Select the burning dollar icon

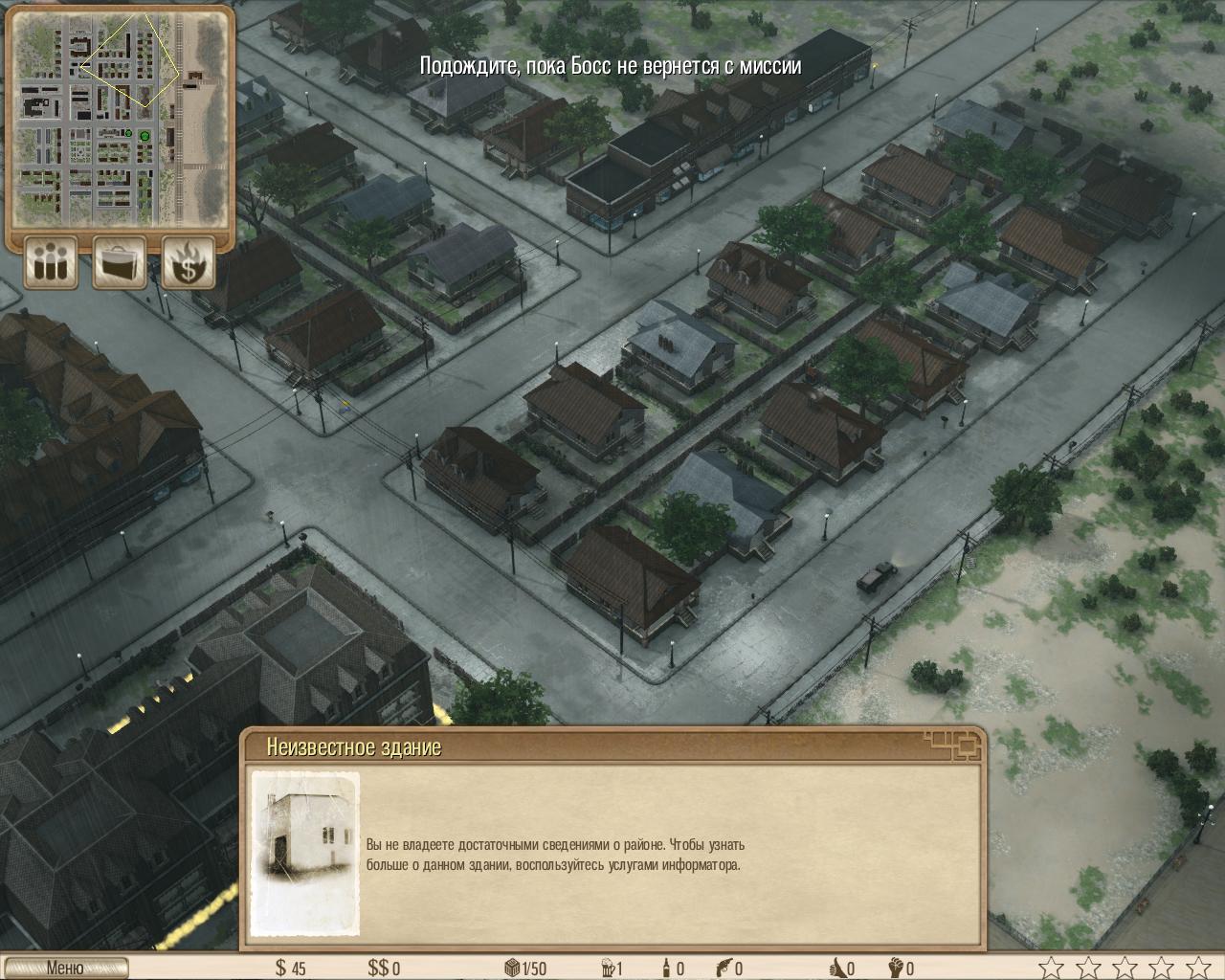(188, 261)
